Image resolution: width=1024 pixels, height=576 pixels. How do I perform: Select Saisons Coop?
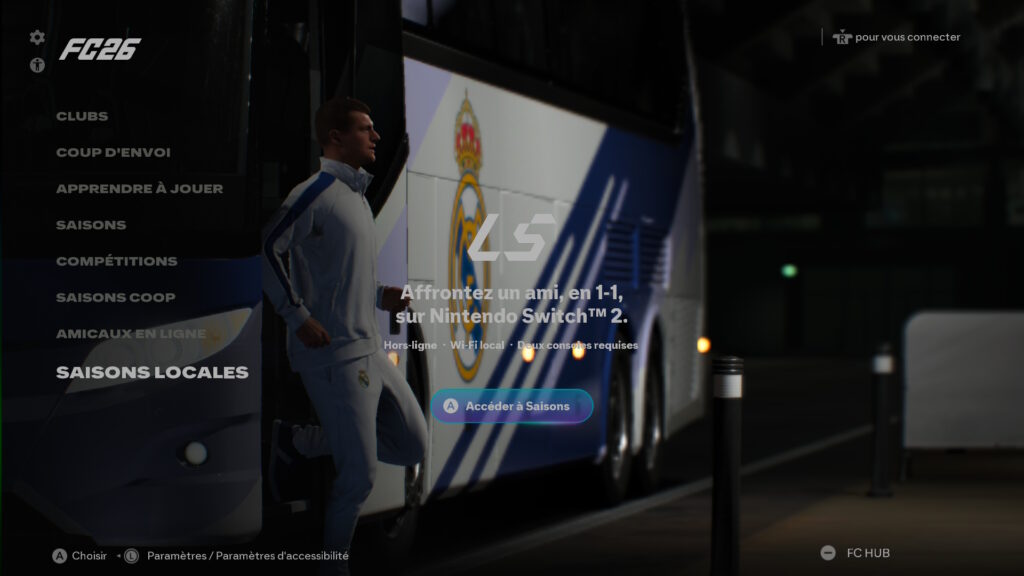[x=115, y=297]
